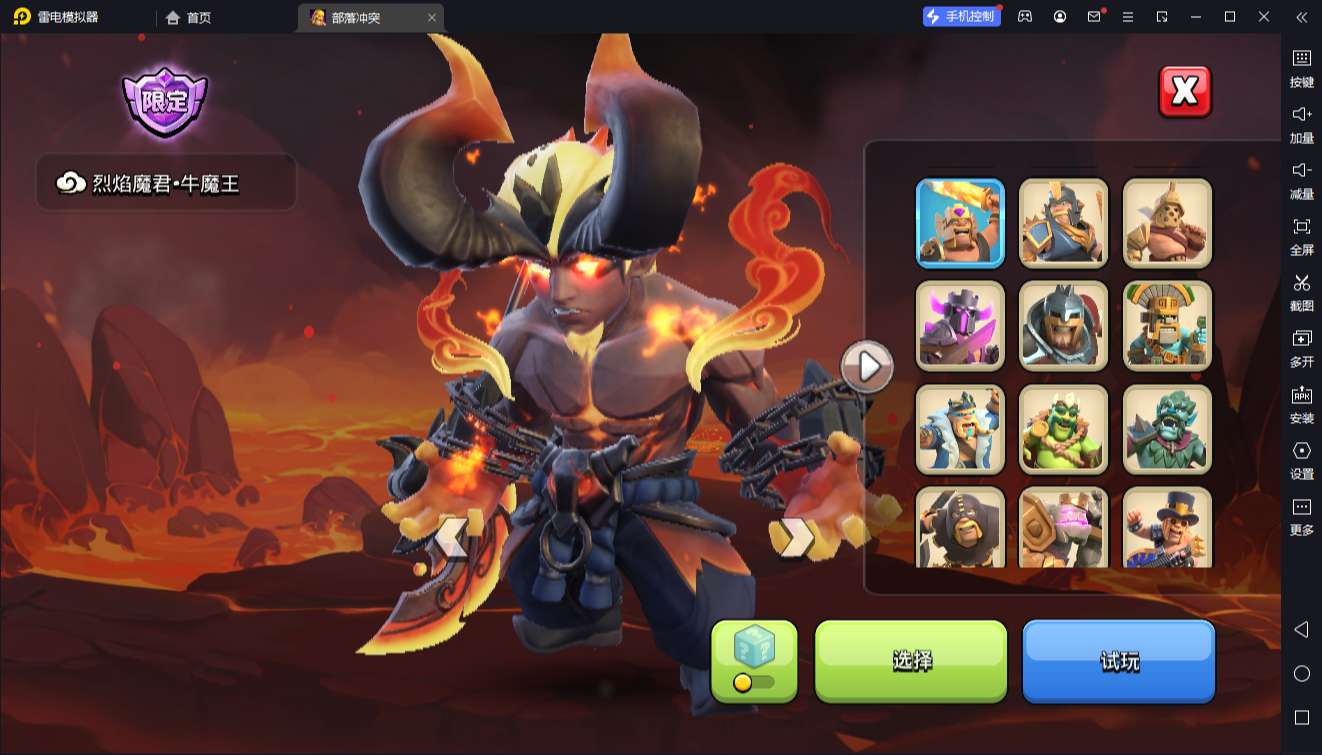Select the black-hooded executioner king skin
The width and height of the screenshot is (1322, 755).
(960, 527)
